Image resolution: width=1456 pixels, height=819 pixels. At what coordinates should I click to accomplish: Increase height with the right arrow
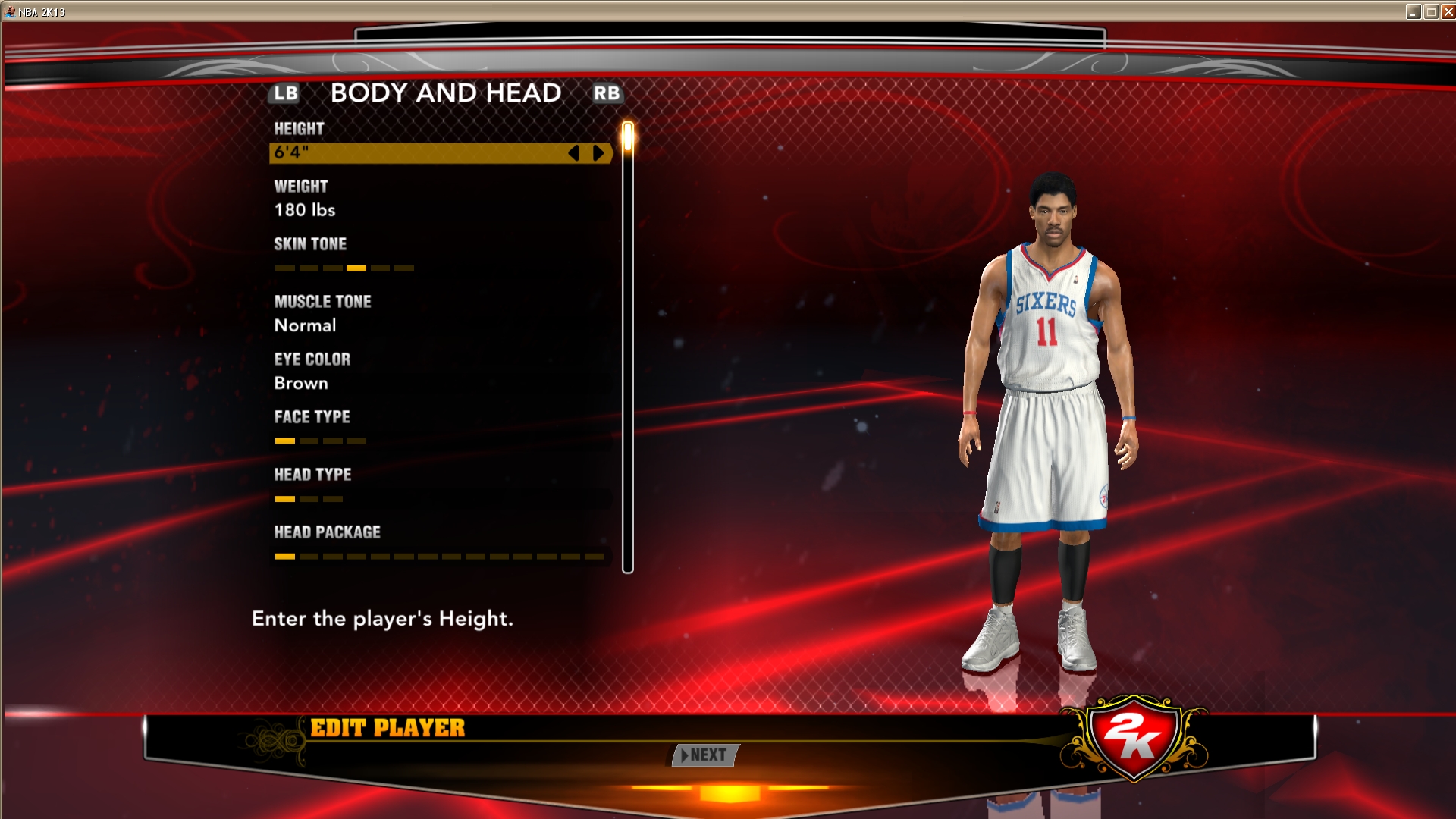tap(598, 153)
